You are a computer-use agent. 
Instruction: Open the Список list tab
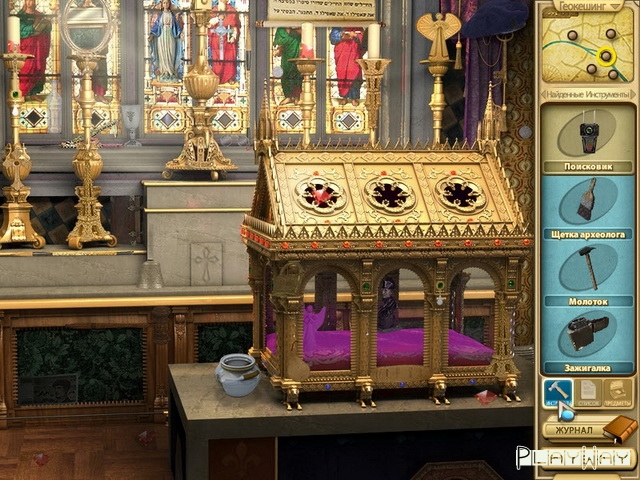[x=589, y=392]
